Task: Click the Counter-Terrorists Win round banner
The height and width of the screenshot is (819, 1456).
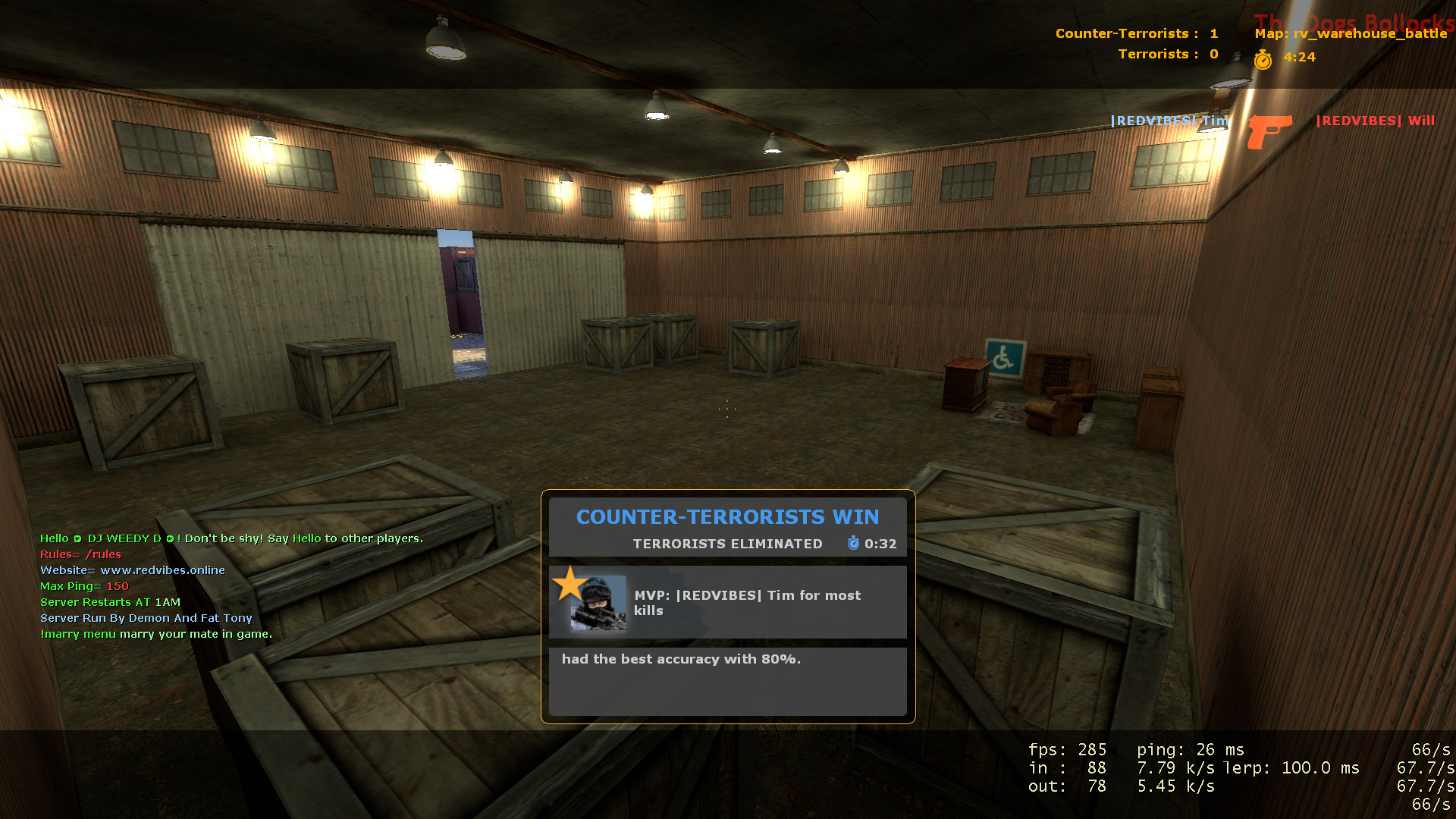Action: point(727,517)
